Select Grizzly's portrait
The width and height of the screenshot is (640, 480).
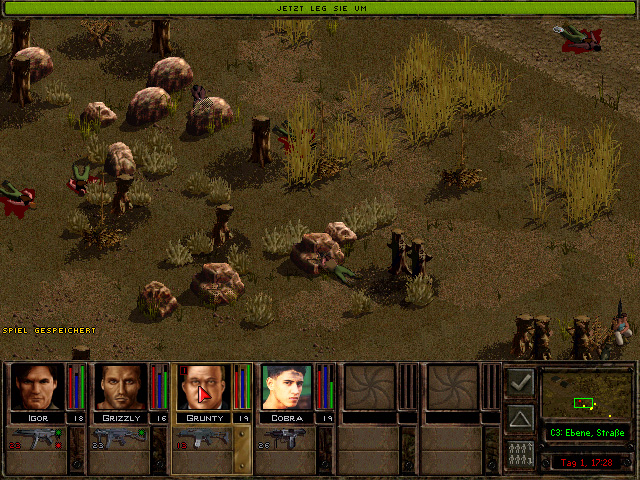pos(121,387)
